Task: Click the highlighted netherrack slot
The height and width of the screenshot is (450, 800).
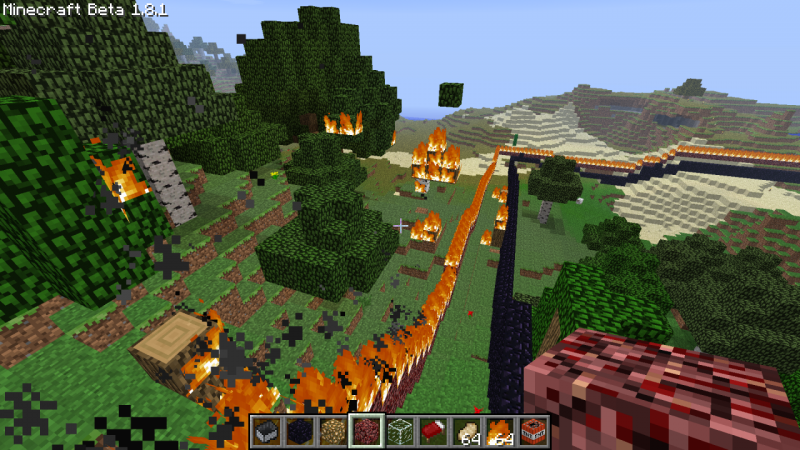Action: 366,431
